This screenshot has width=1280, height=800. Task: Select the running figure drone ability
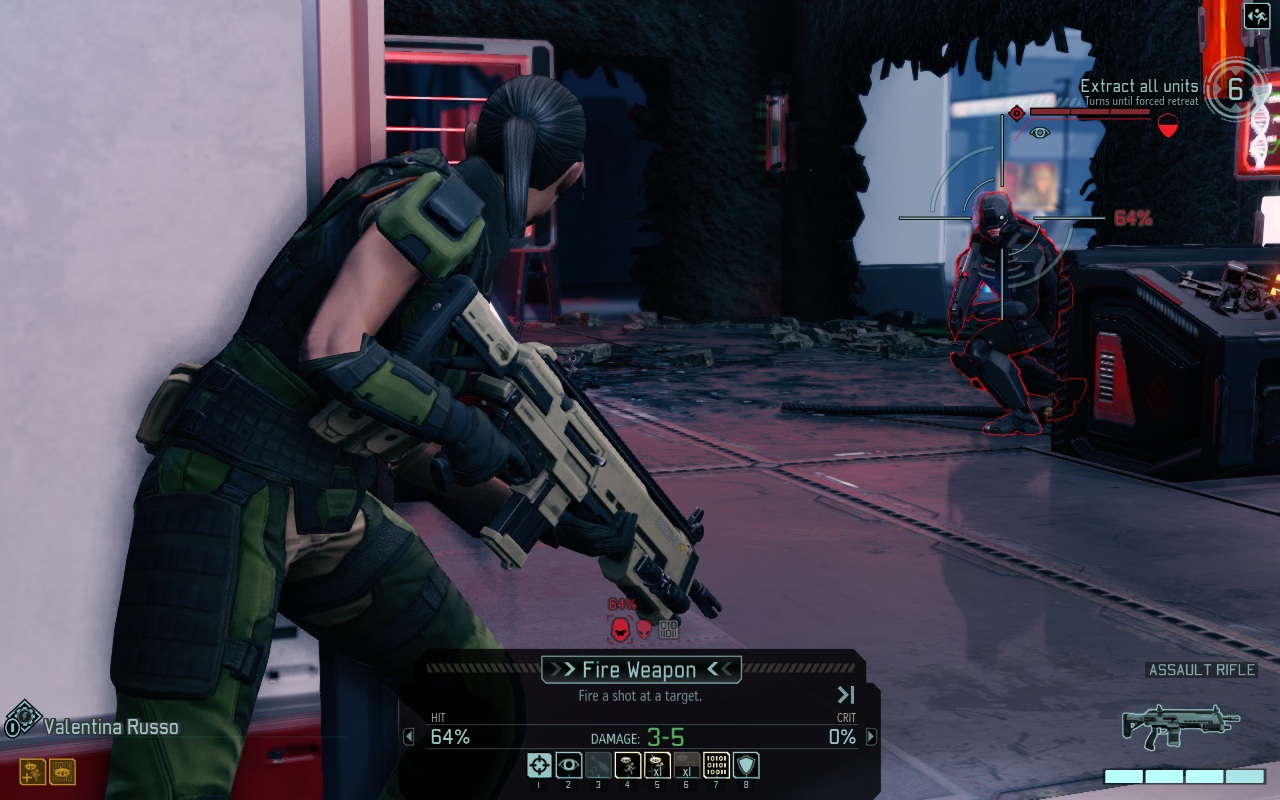(628, 766)
